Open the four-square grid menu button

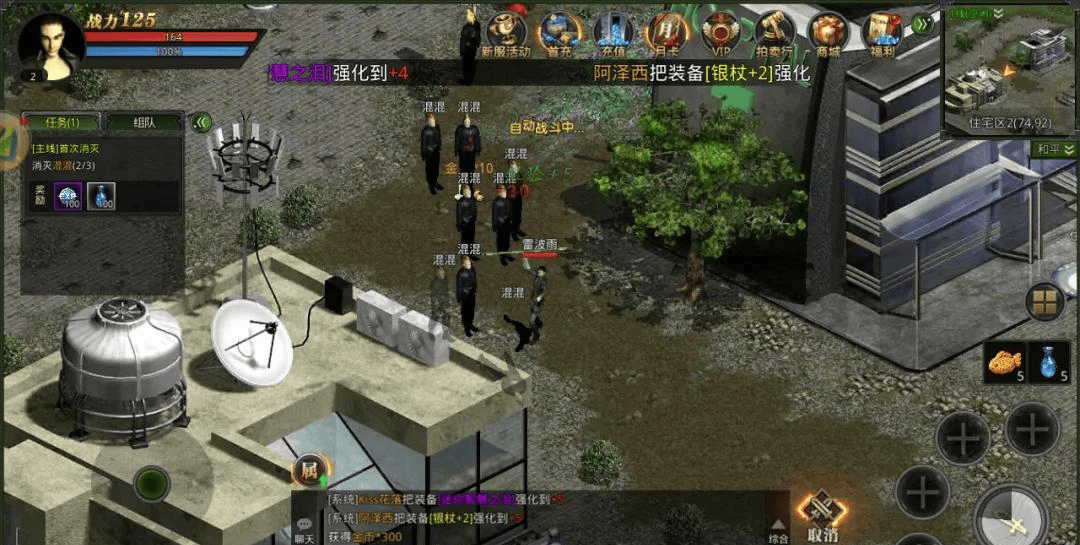pyautogui.click(x=1045, y=301)
